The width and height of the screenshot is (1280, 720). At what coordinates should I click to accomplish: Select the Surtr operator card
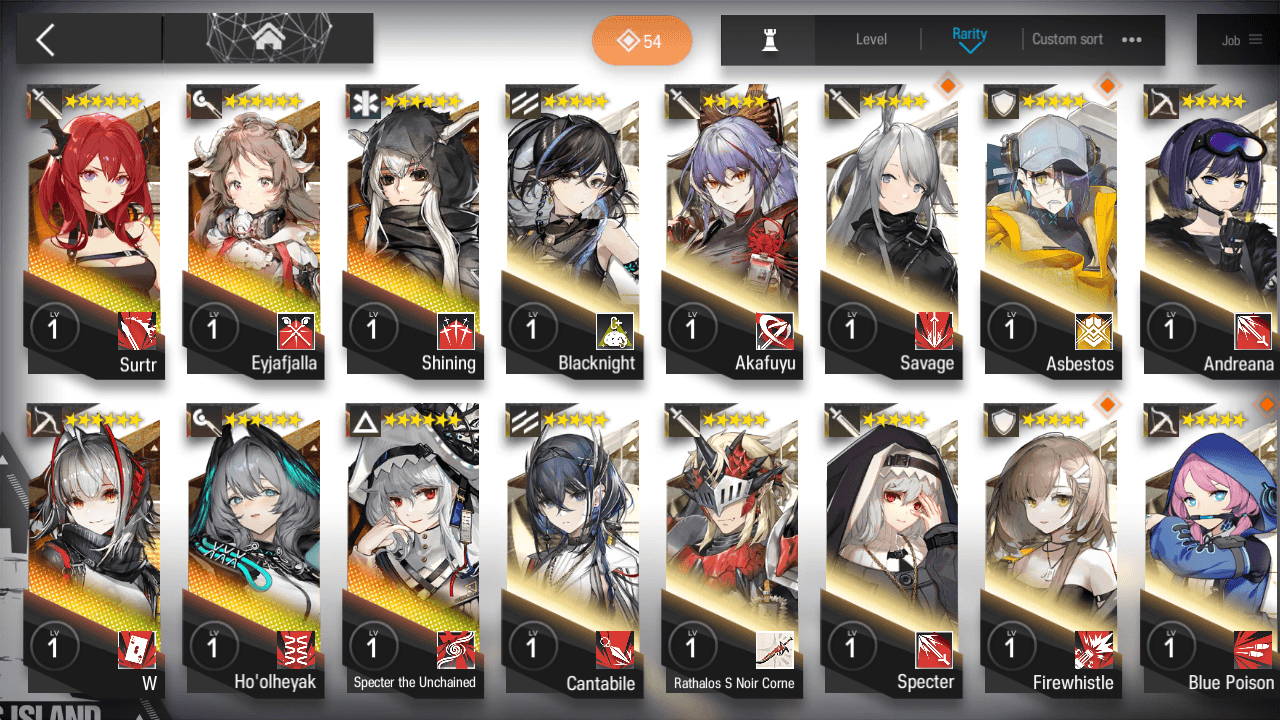coord(94,230)
